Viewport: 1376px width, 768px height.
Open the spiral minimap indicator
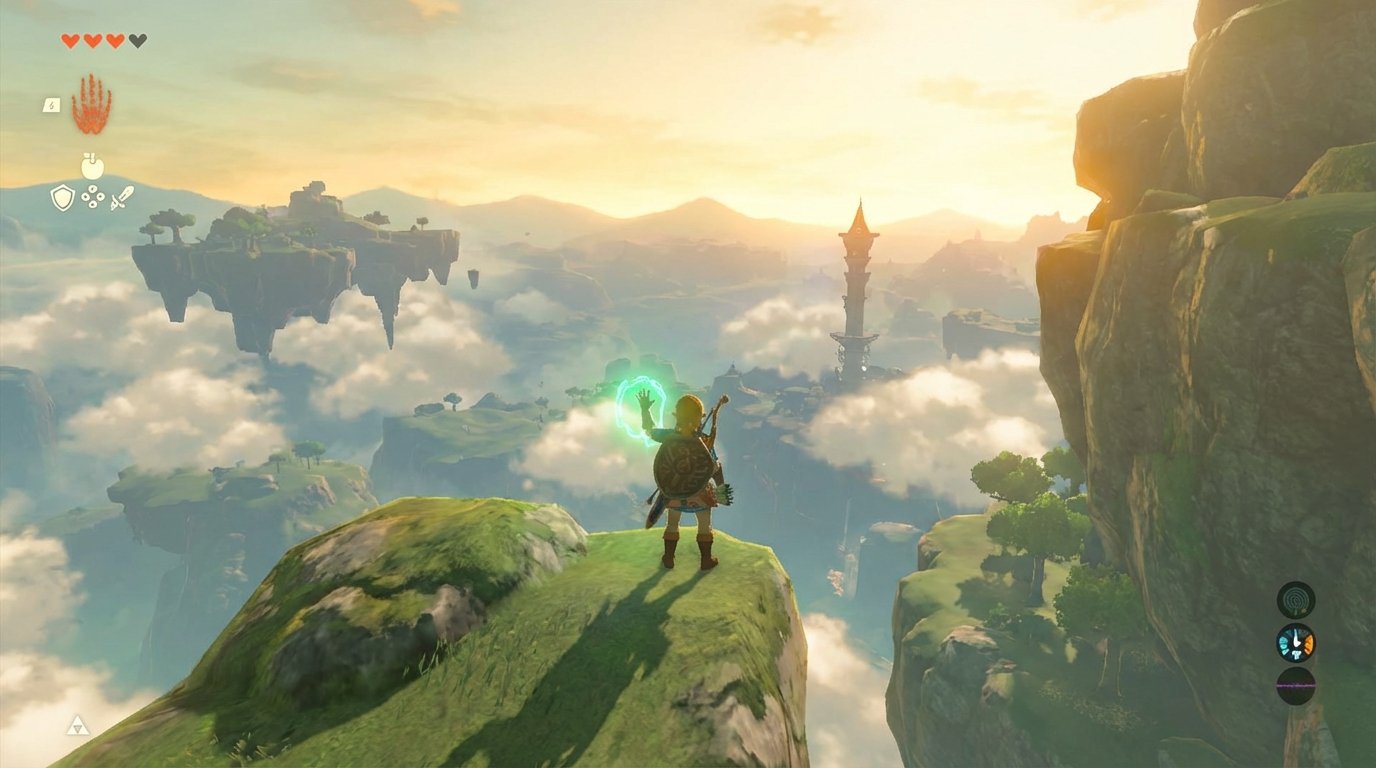tap(1296, 599)
